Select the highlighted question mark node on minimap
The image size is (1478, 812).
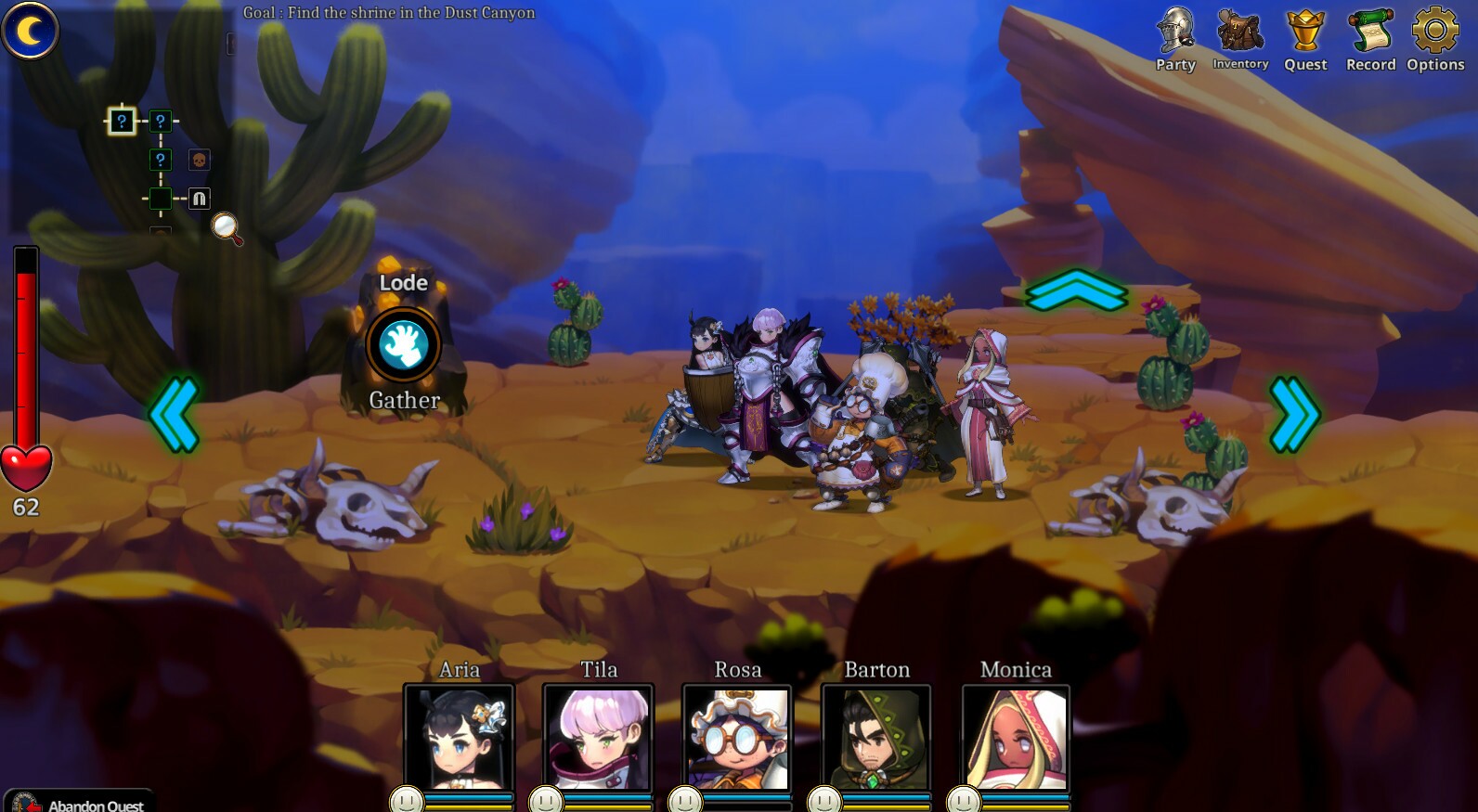click(x=122, y=119)
